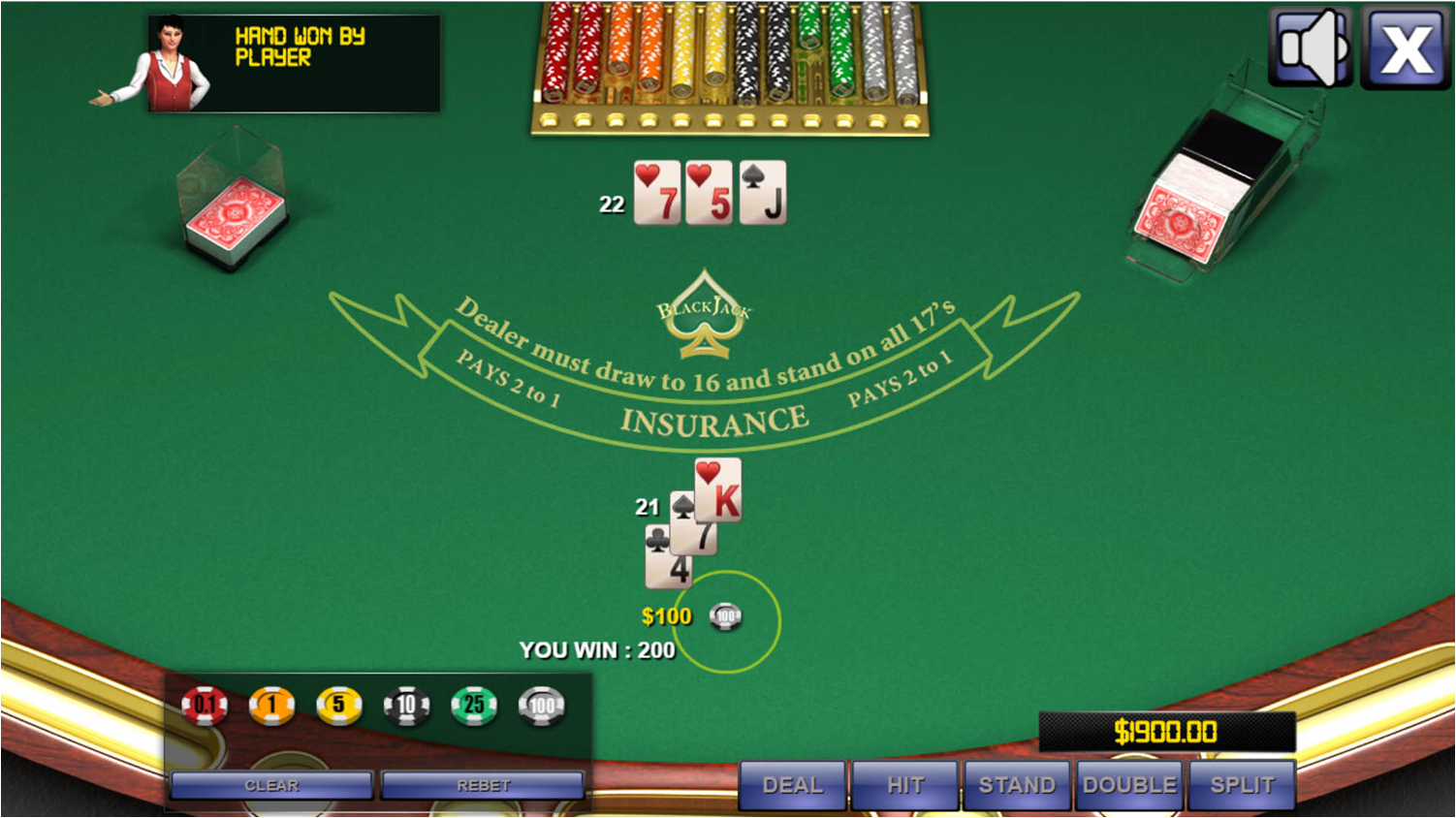Clear the current bet
Image resolution: width=1456 pixels, height=818 pixels.
(x=270, y=784)
